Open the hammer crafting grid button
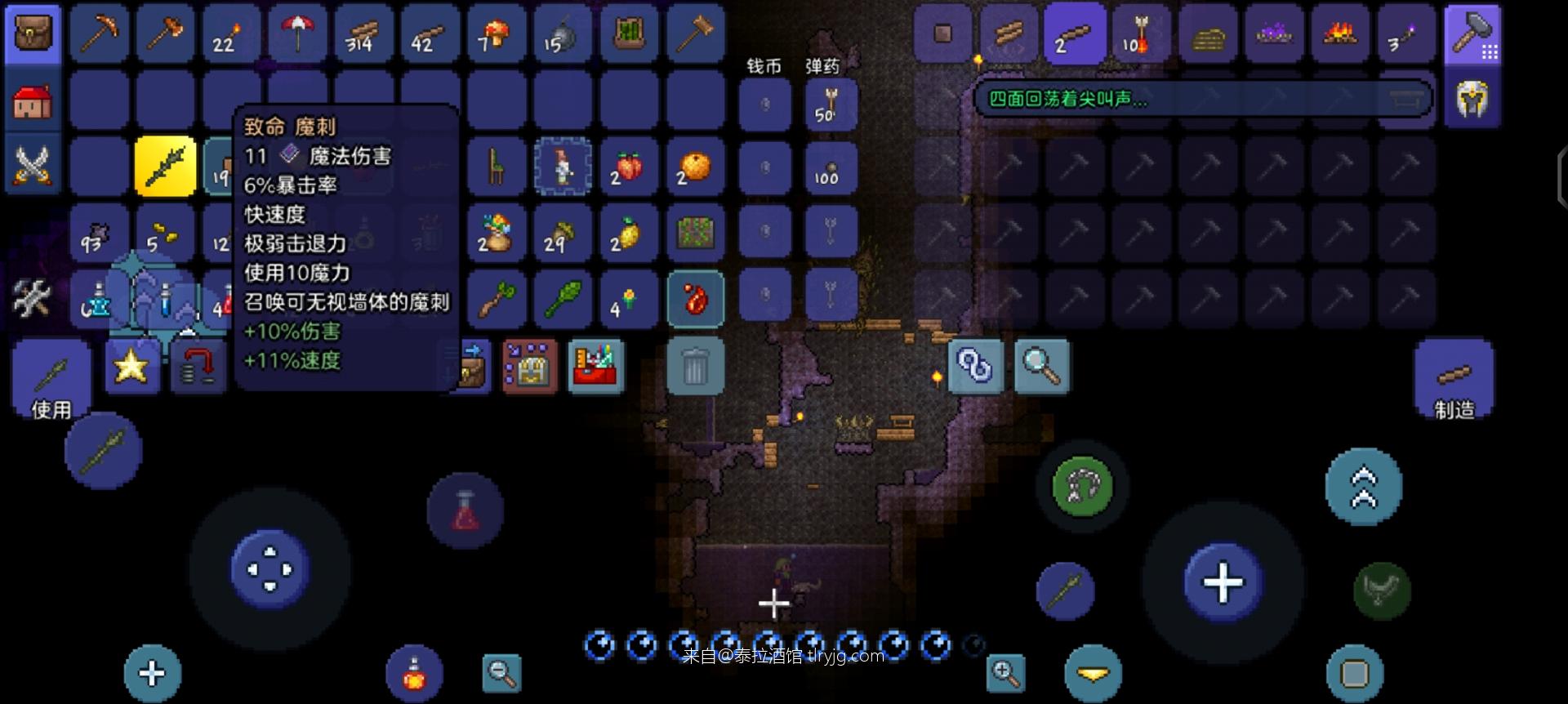The height and width of the screenshot is (704, 1568). [1472, 33]
